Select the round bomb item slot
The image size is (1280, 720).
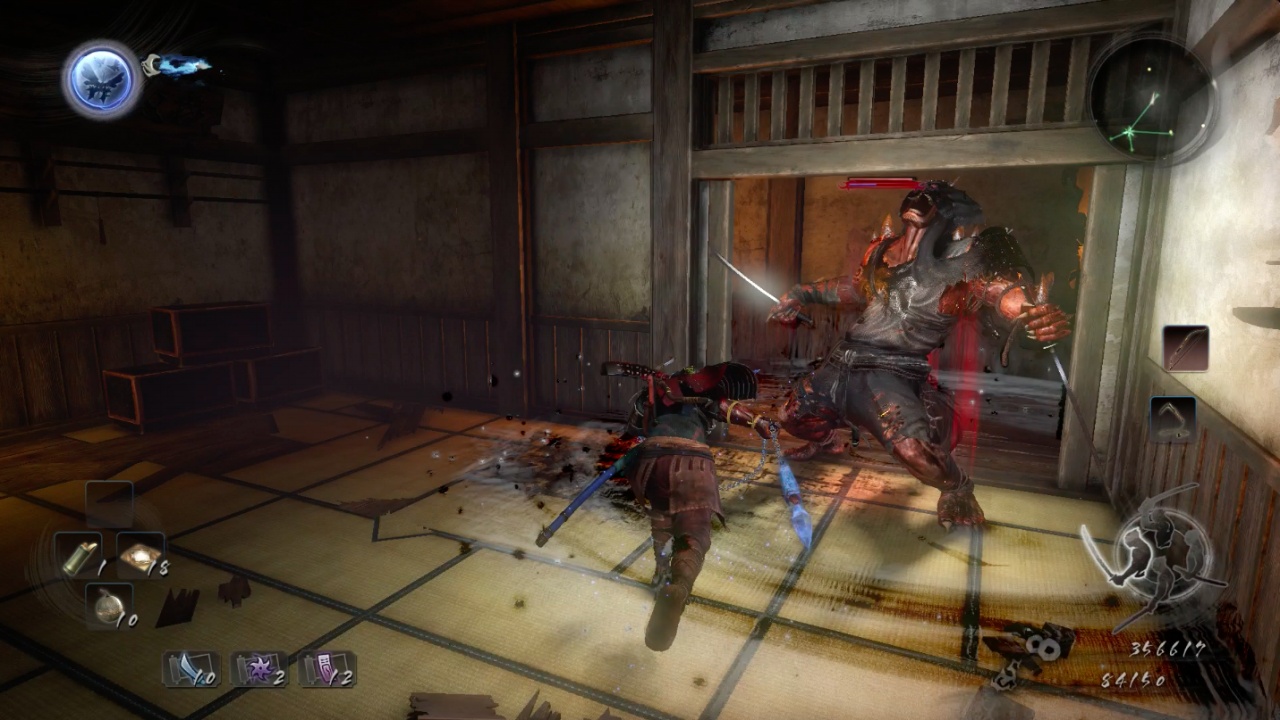pos(108,605)
